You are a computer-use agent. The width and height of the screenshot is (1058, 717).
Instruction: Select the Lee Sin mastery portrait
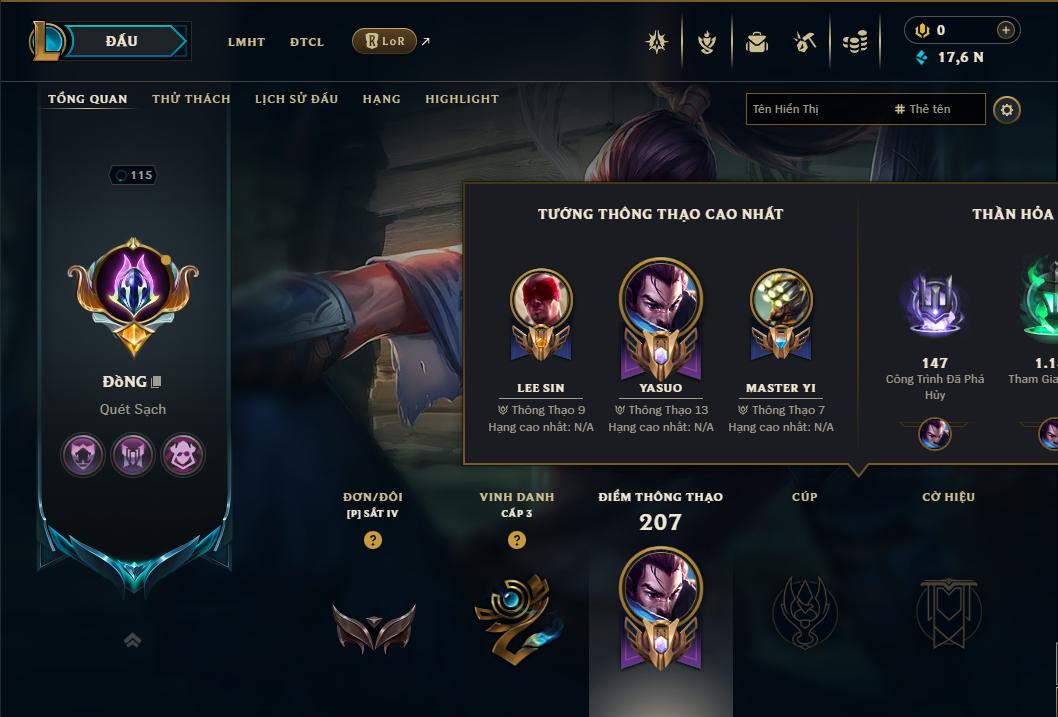[x=541, y=299]
